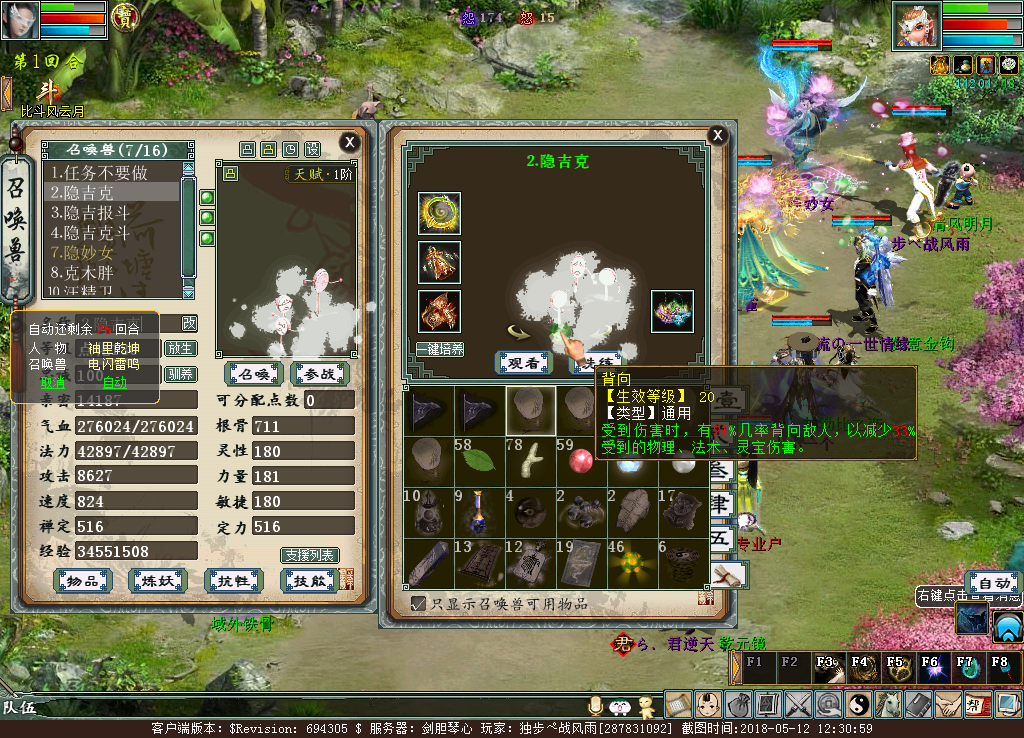Click the 召唤 summon button
This screenshot has width=1024, height=738.
click(253, 374)
